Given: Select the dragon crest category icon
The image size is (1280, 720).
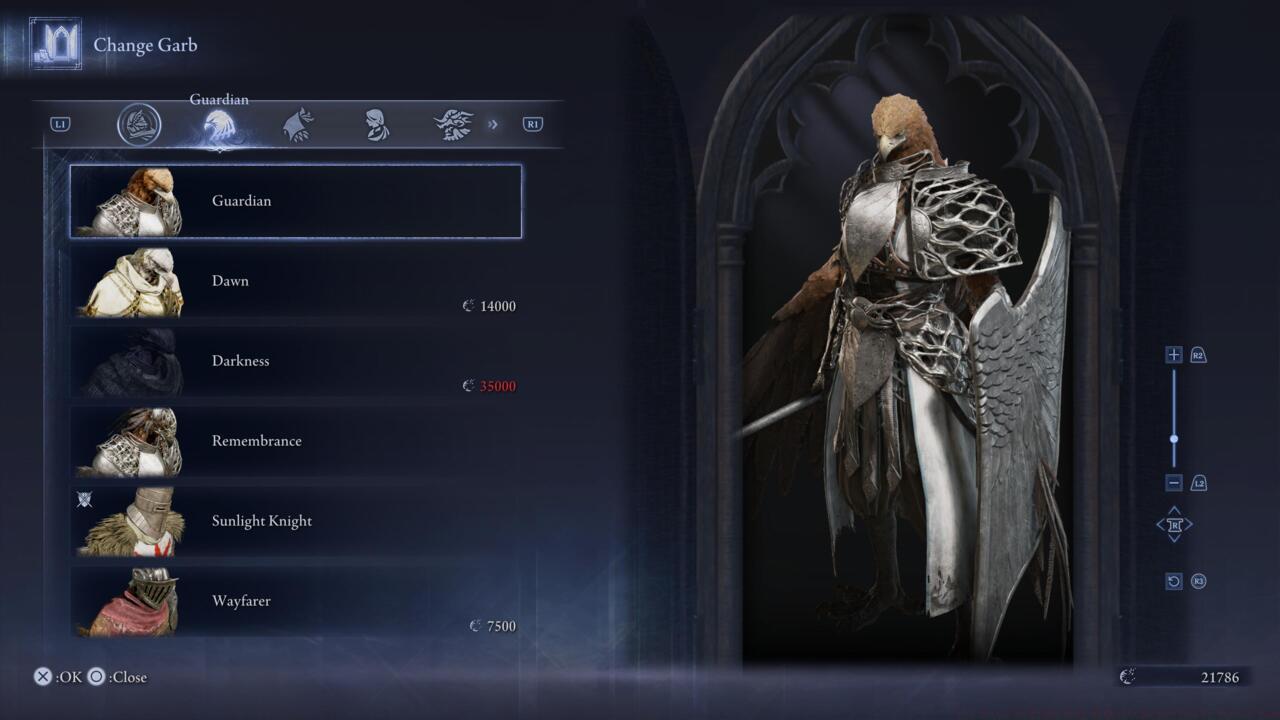Looking at the screenshot, I should [453, 124].
